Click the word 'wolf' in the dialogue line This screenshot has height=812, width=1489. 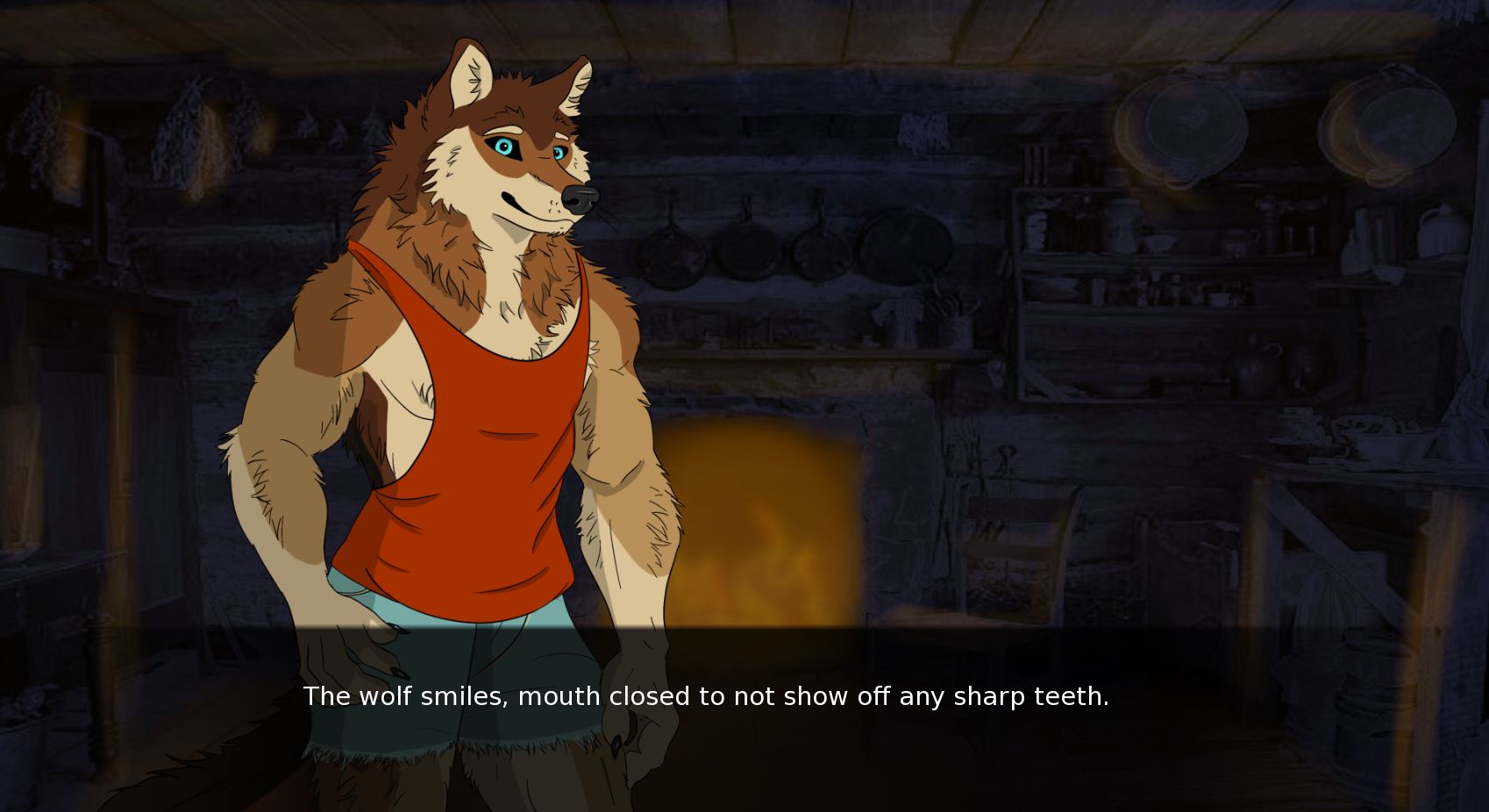tap(387, 696)
